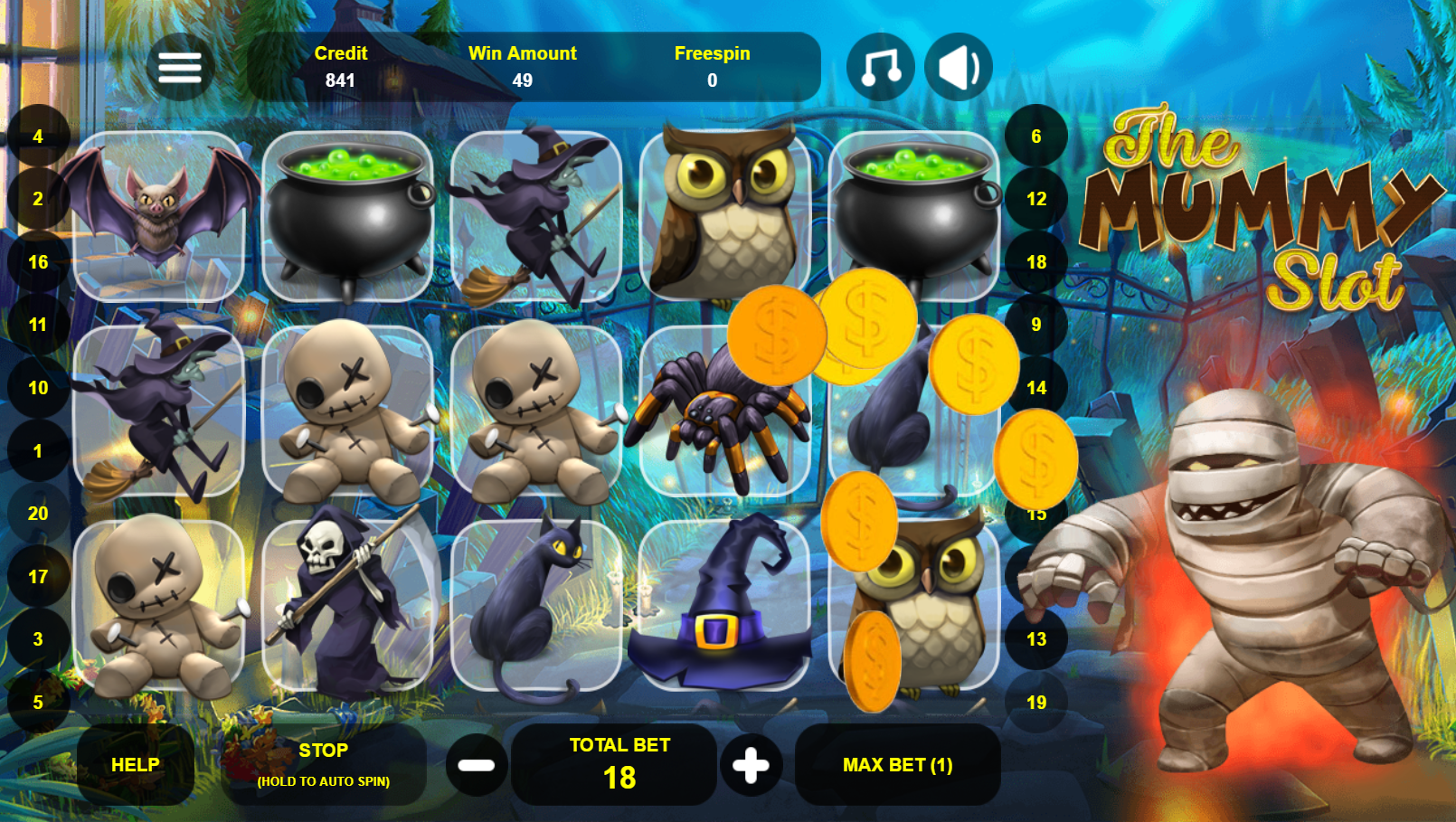Choose payline number 12 indicator

pyautogui.click(x=1036, y=199)
